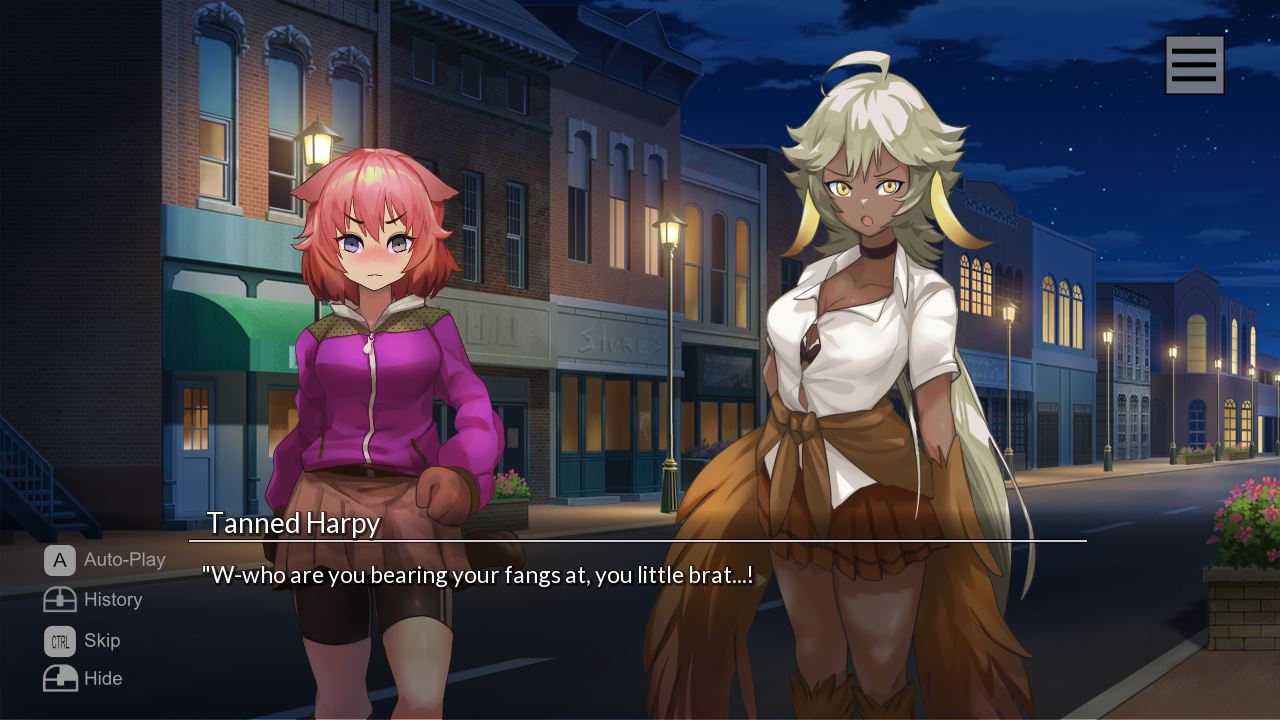Screen dimensions: 1280x720
Task: Hide the dialogue text box
Action: point(83,679)
